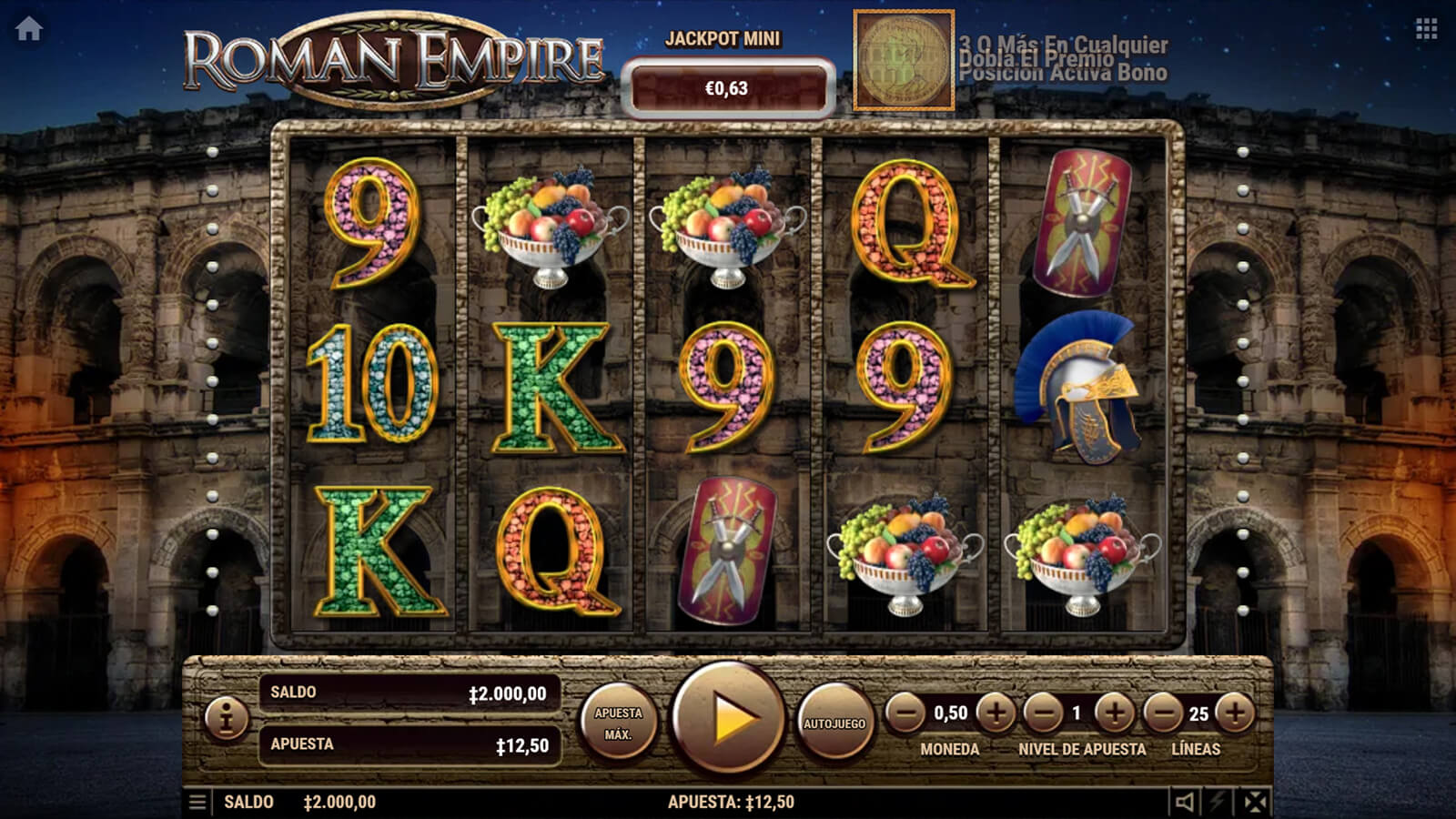Open the hamburger menu in bottom bar

[x=197, y=802]
